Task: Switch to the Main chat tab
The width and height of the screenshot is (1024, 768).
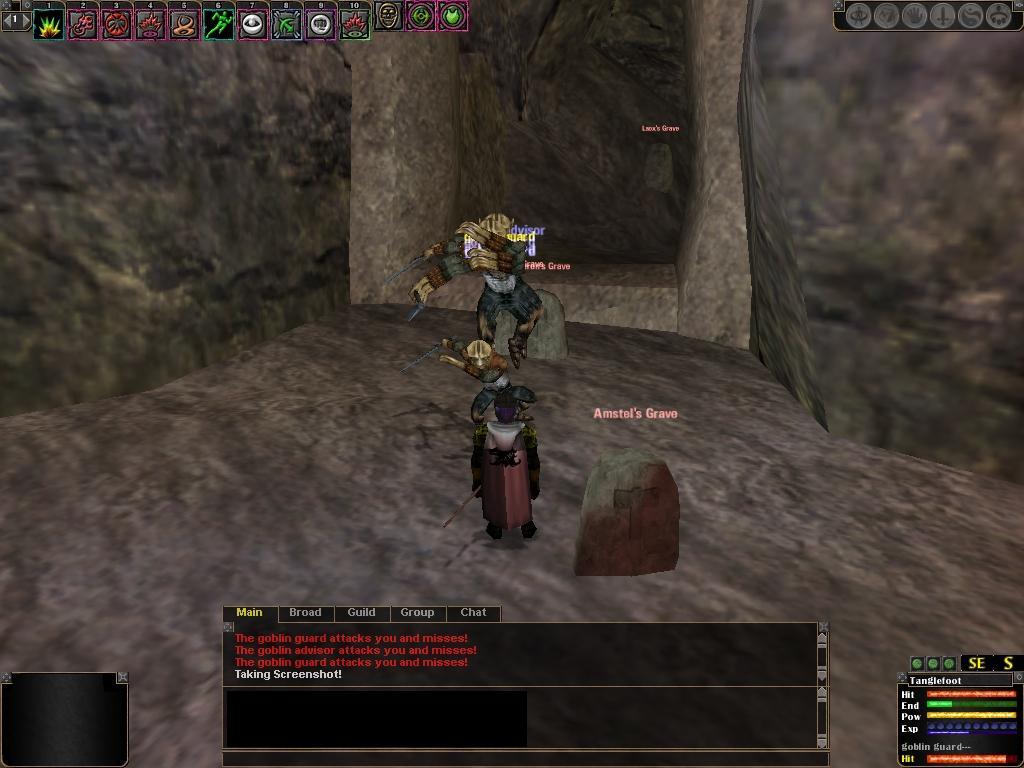Action: tap(249, 613)
